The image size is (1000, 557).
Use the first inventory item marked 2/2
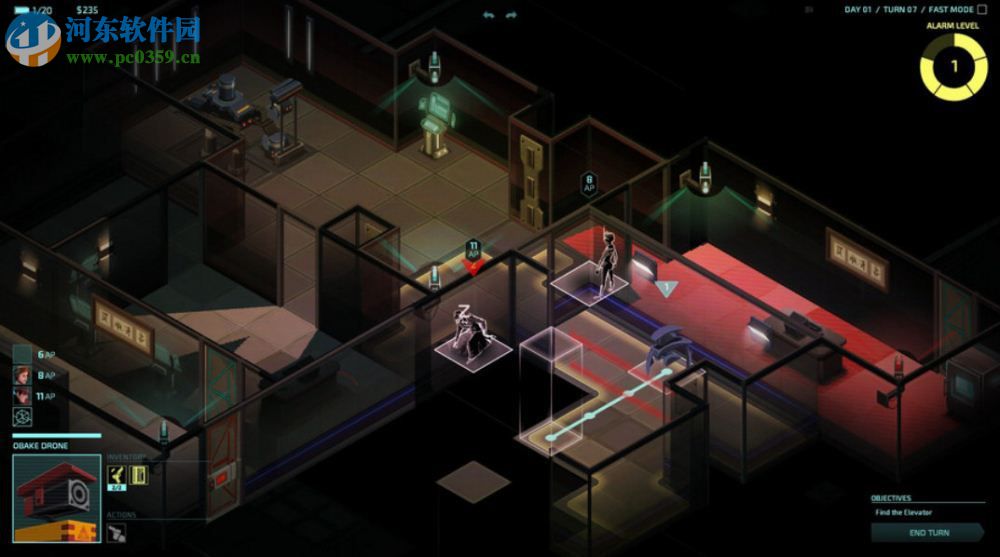tap(116, 475)
